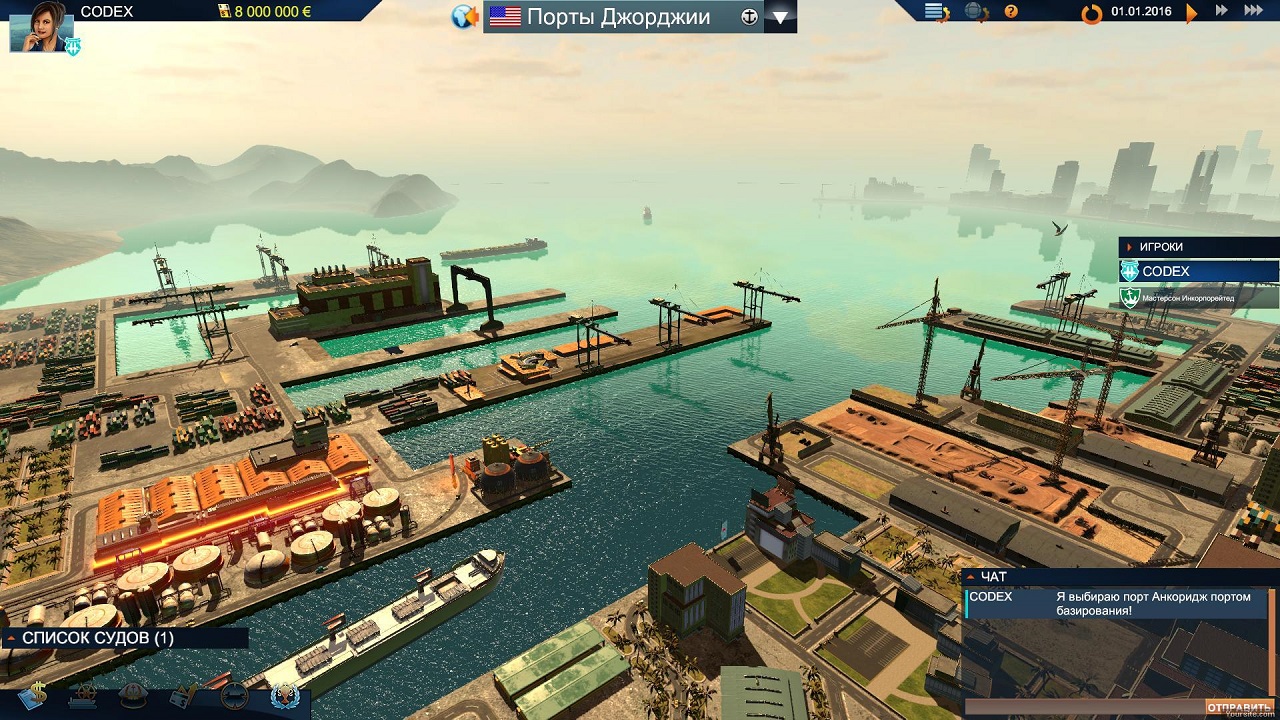Open the finance chart and banknote icon
The height and width of the screenshot is (720, 1280).
[185, 695]
